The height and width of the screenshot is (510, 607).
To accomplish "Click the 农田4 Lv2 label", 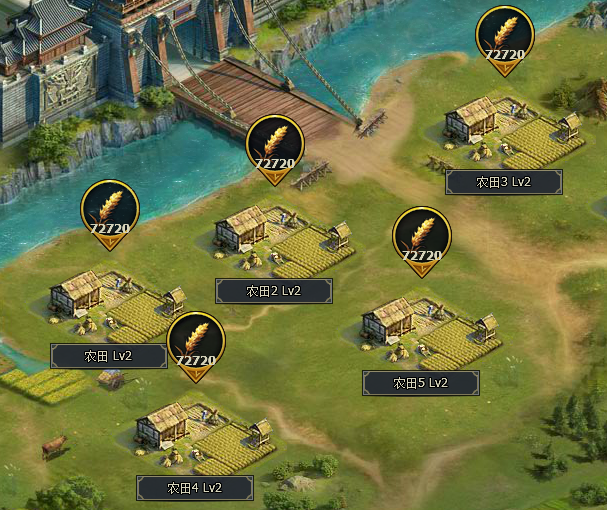I will 195,488.
